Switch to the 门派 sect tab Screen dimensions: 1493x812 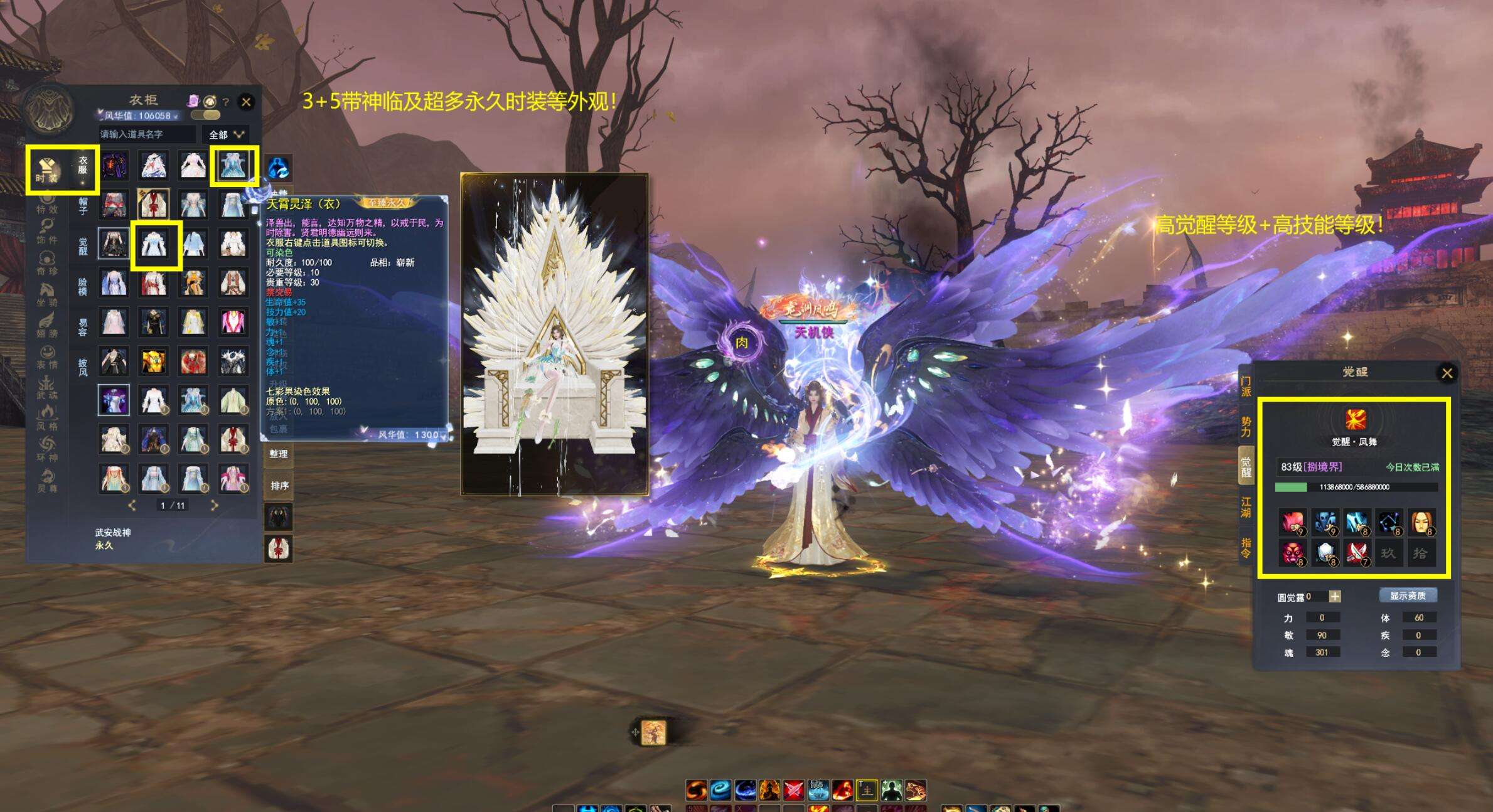tap(1246, 386)
